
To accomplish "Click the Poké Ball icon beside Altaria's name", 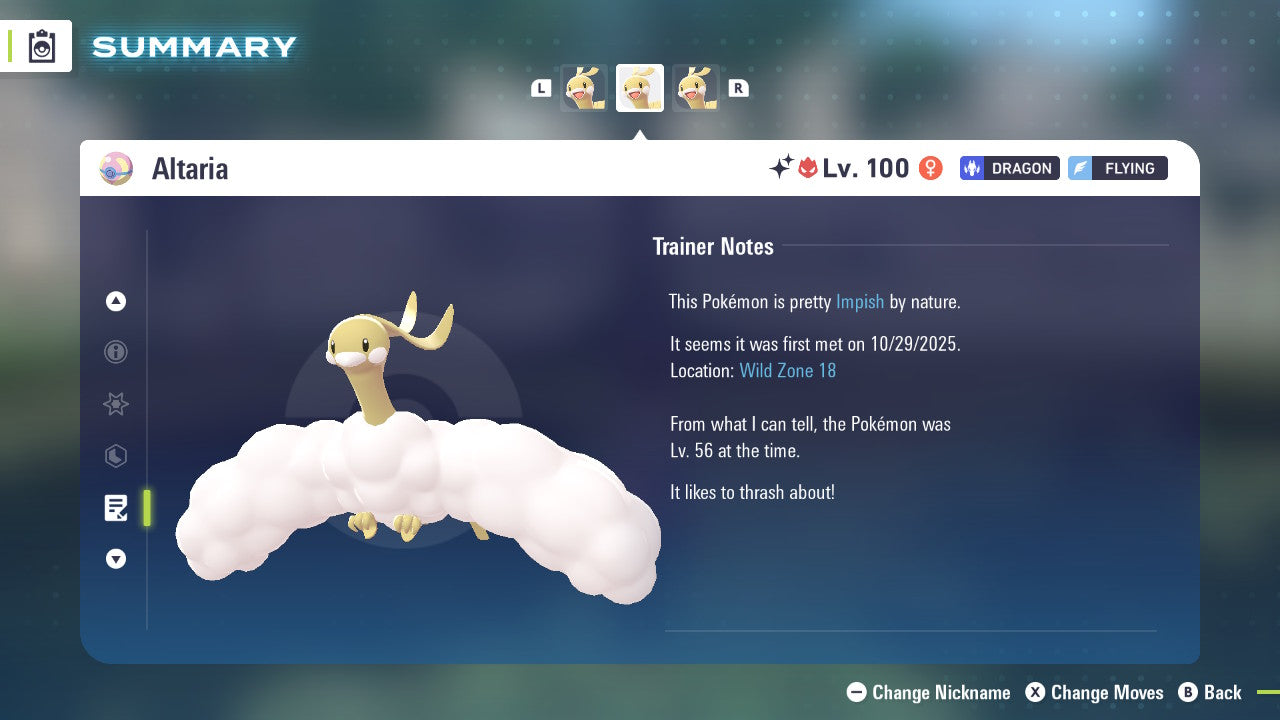I will (116, 169).
